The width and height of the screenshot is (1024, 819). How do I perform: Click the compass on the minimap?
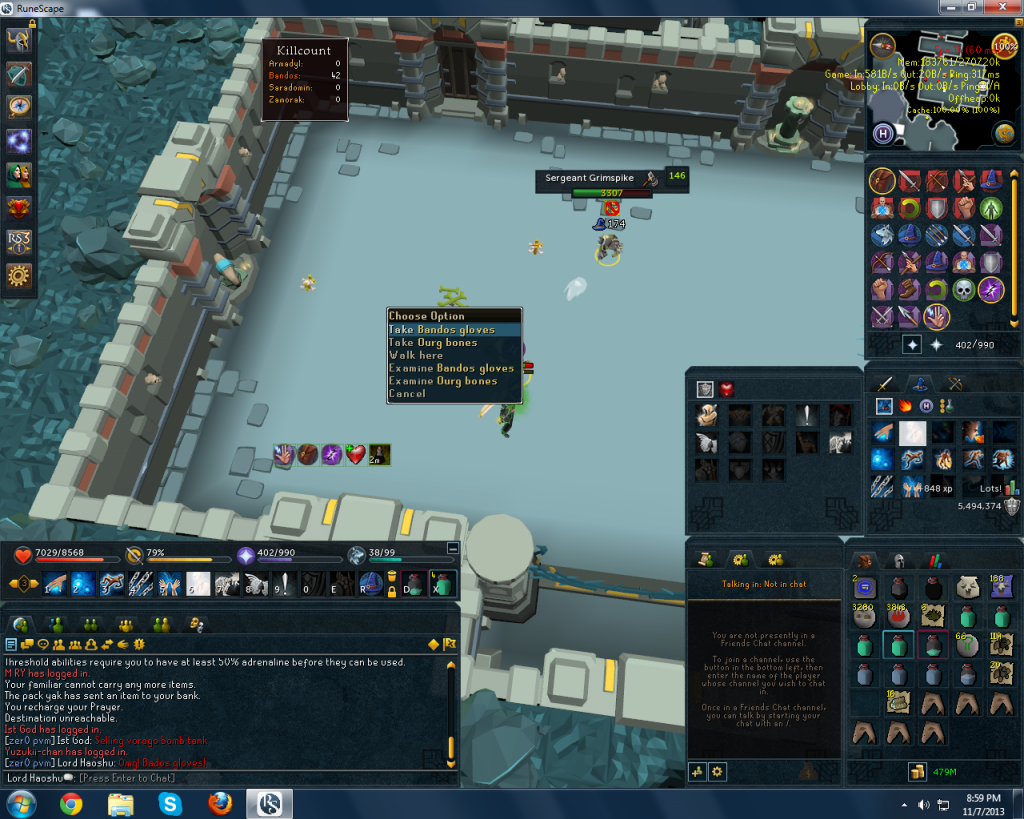(x=883, y=45)
